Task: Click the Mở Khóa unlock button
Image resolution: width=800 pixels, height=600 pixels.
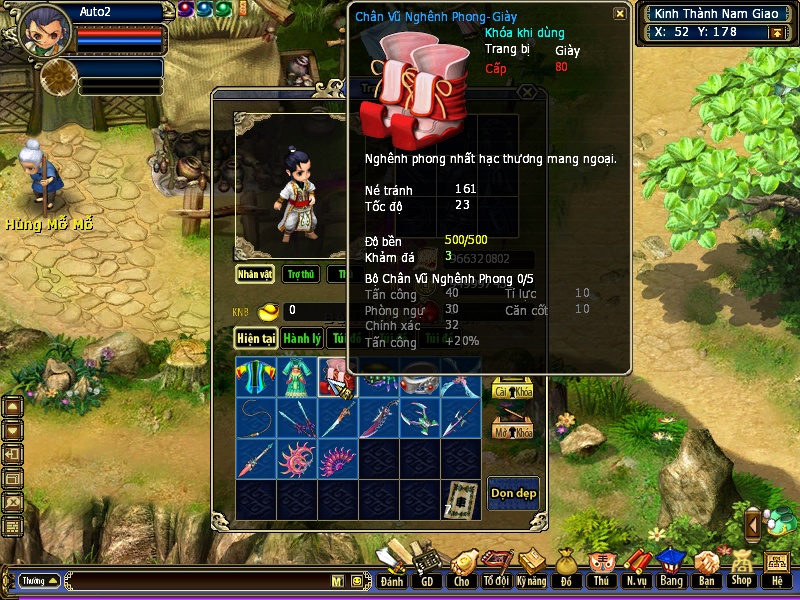Action: [x=511, y=430]
